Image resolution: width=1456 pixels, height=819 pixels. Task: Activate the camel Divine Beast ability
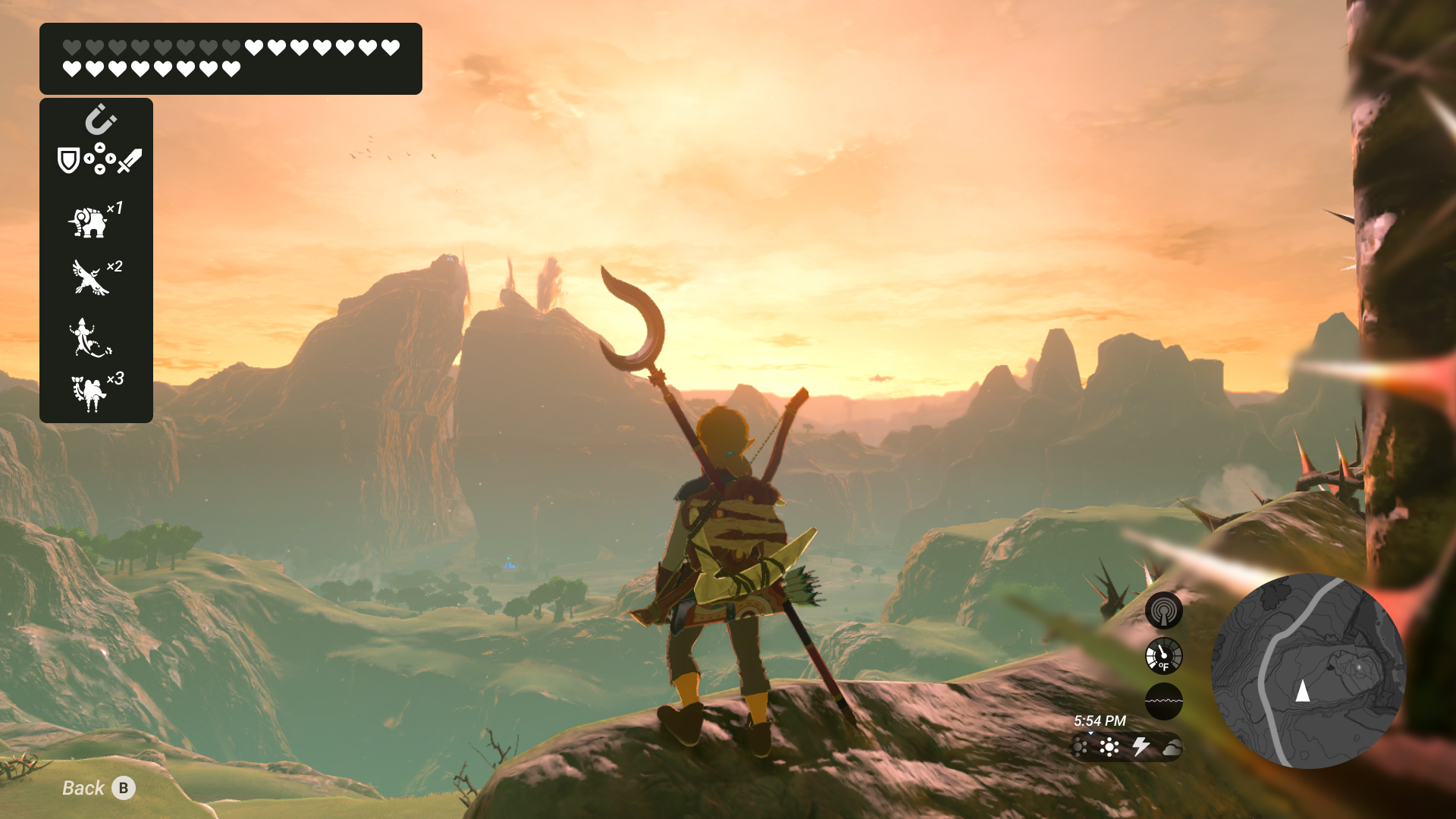(x=89, y=393)
